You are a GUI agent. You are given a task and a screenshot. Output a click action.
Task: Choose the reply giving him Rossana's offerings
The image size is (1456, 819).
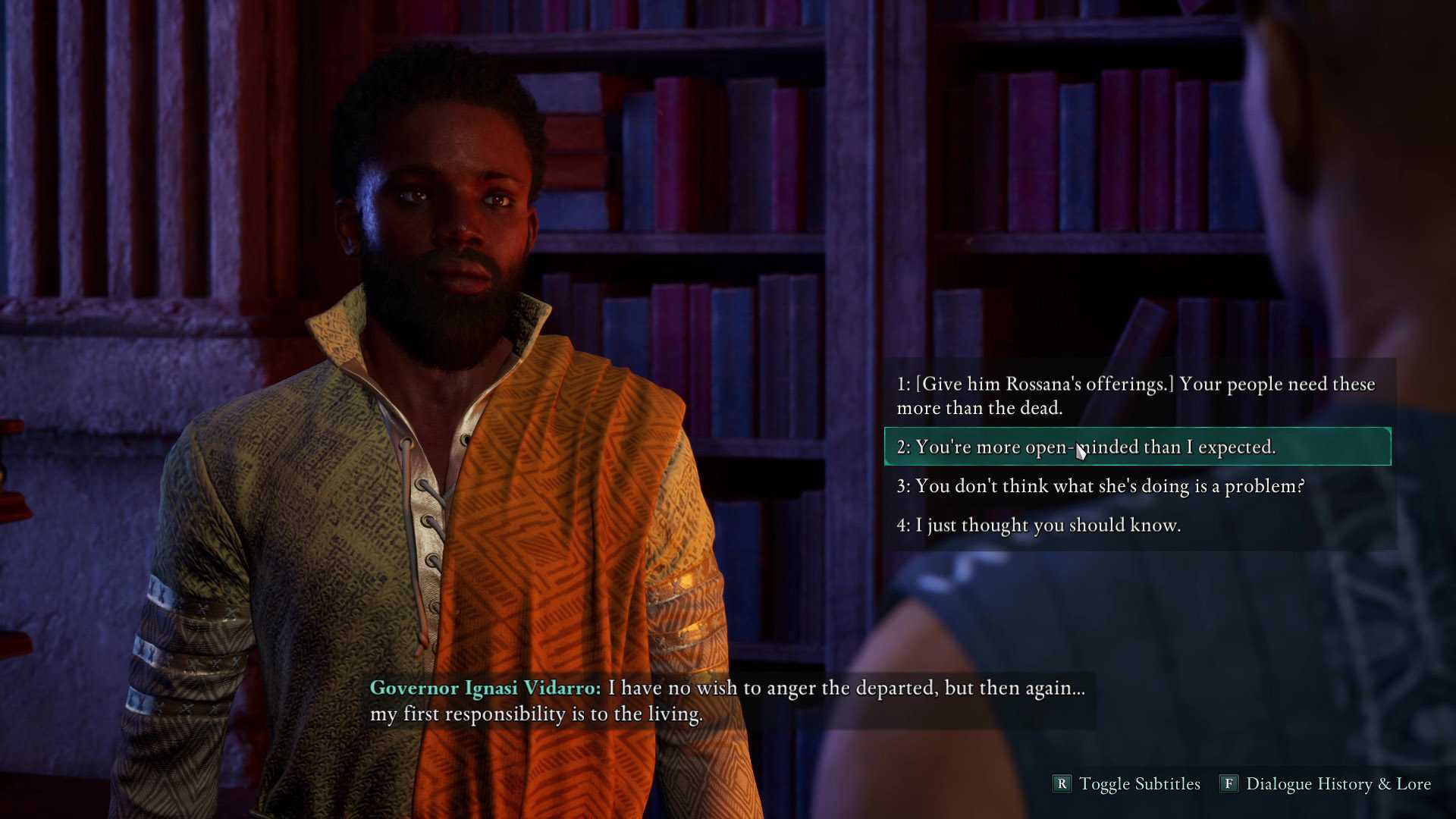(1135, 396)
